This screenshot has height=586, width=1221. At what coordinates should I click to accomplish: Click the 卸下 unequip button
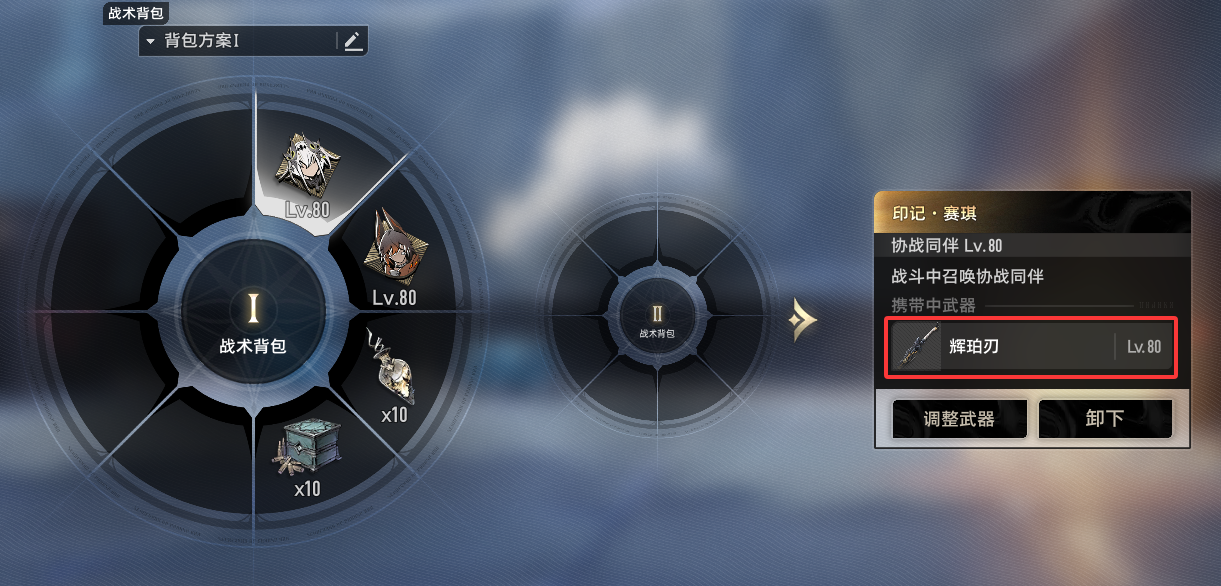pos(1104,418)
